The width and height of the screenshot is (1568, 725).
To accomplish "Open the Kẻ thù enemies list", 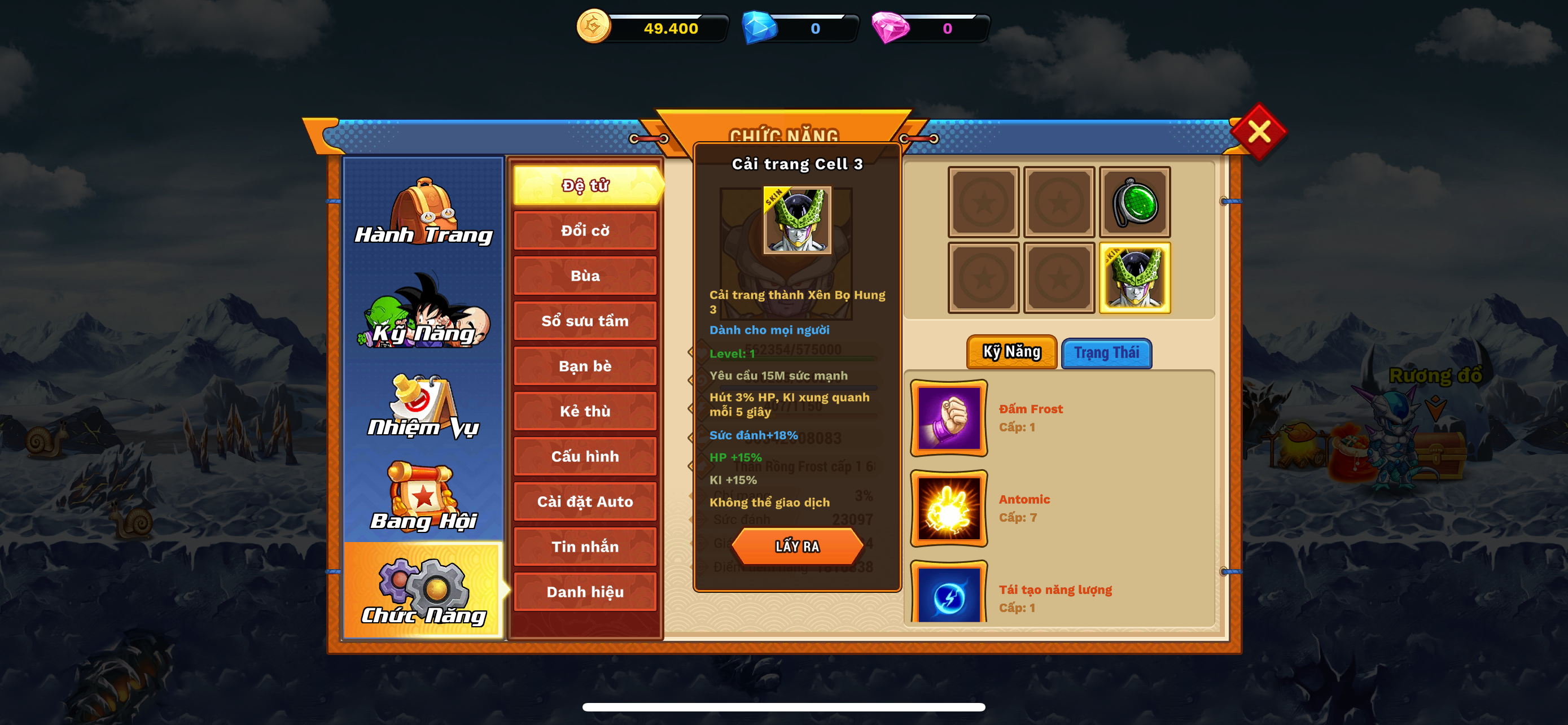I will pyautogui.click(x=585, y=411).
